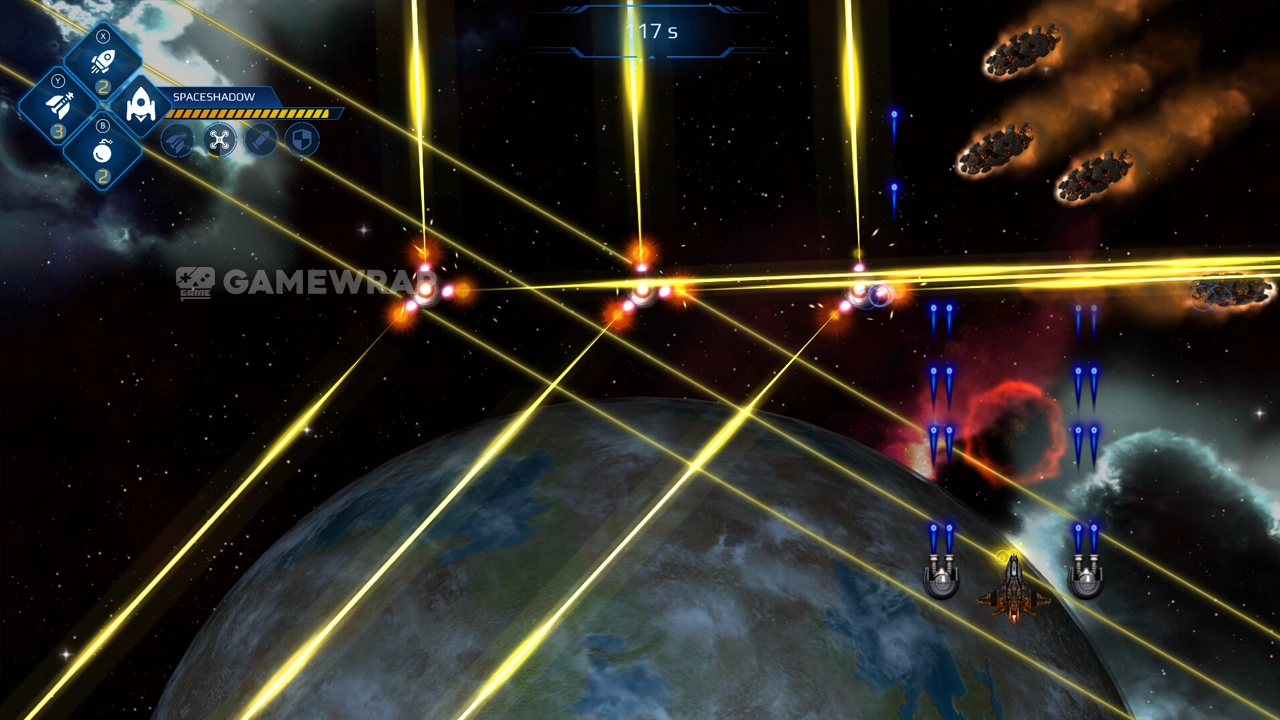Viewport: 1280px width, 720px height.
Task: Click the shield power-up icon
Action: [x=302, y=140]
